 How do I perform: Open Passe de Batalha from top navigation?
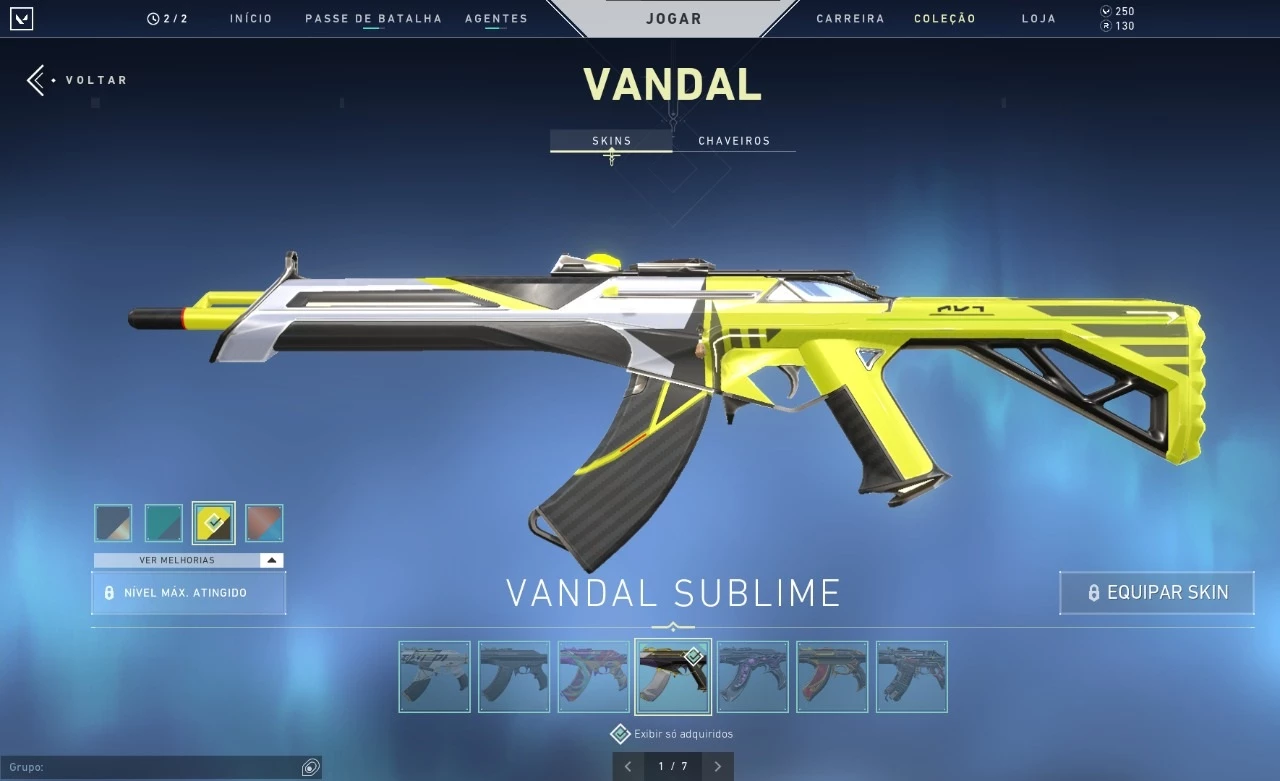click(372, 18)
